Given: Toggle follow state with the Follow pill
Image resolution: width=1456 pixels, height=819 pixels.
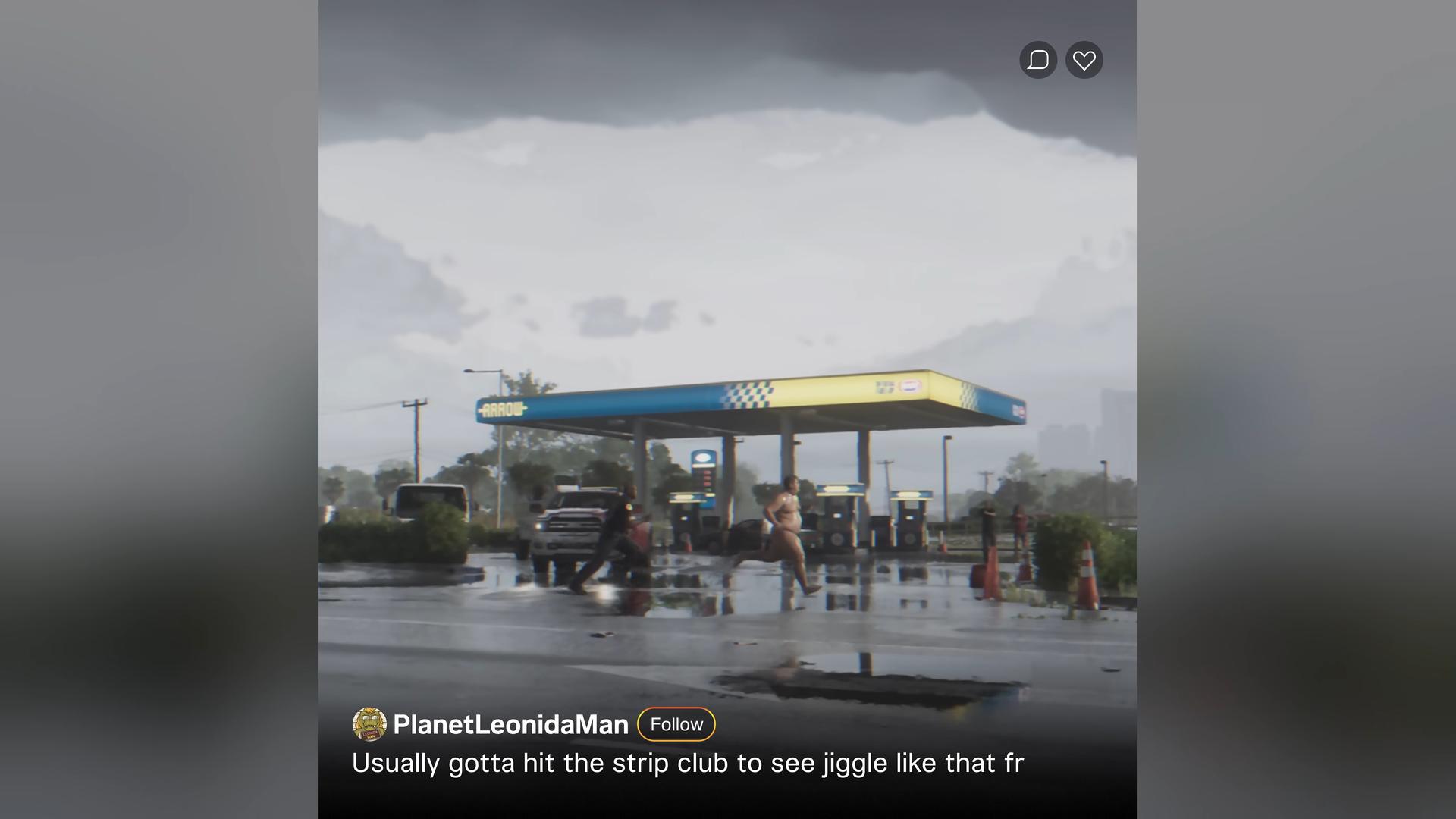Looking at the screenshot, I should pos(676,724).
